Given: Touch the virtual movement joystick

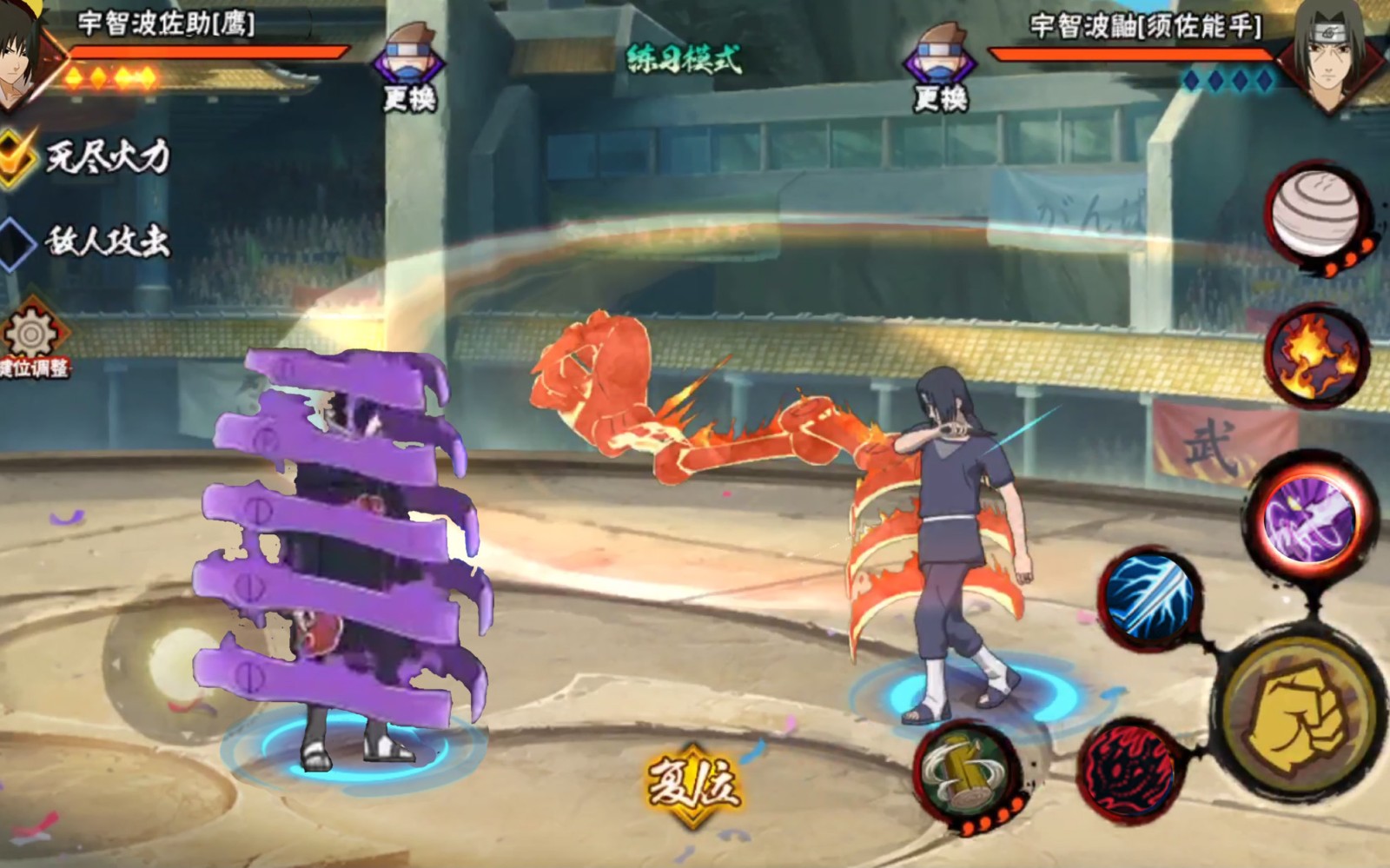Looking at the screenshot, I should [178, 666].
